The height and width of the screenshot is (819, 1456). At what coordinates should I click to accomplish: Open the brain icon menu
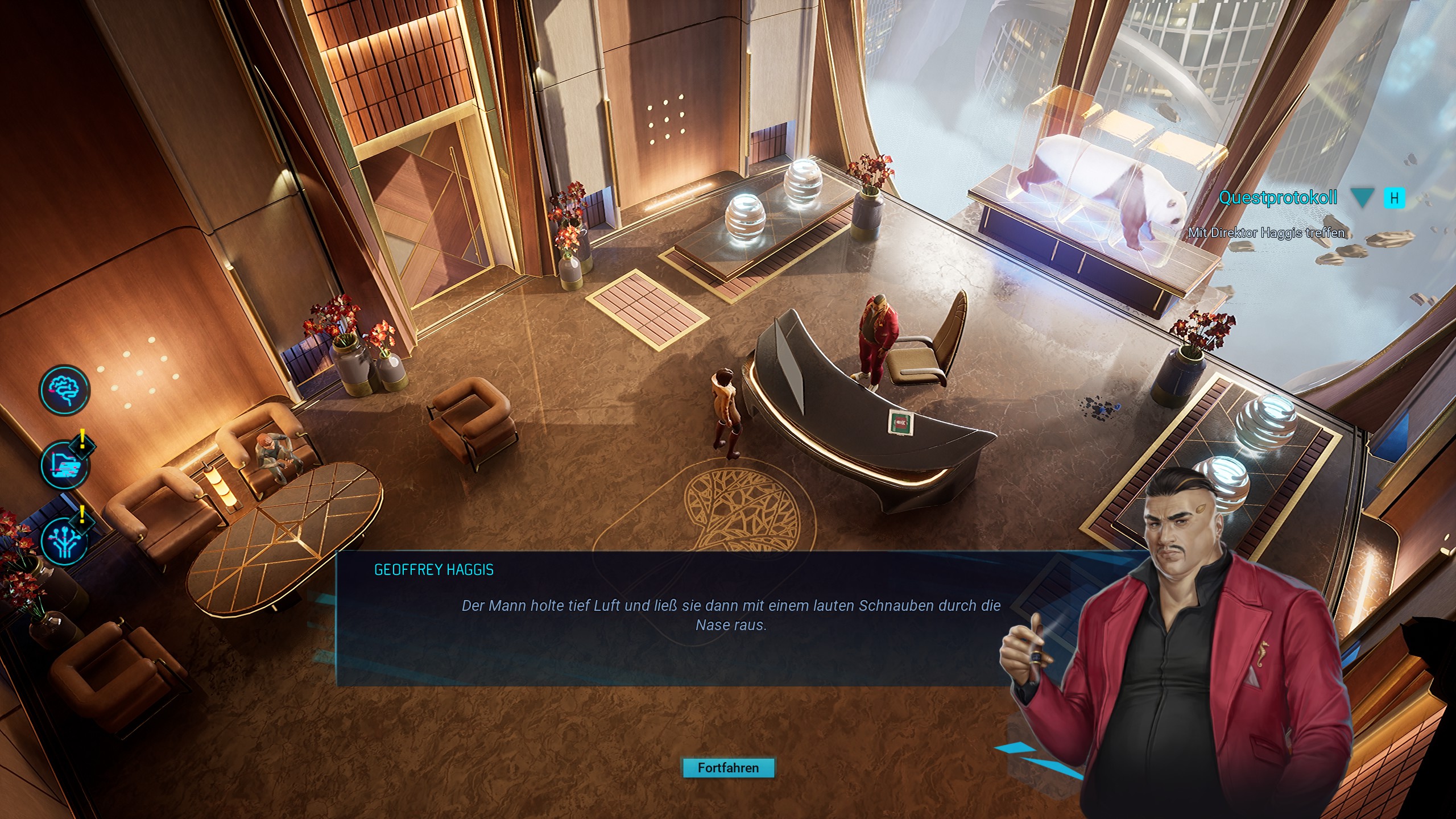64,390
